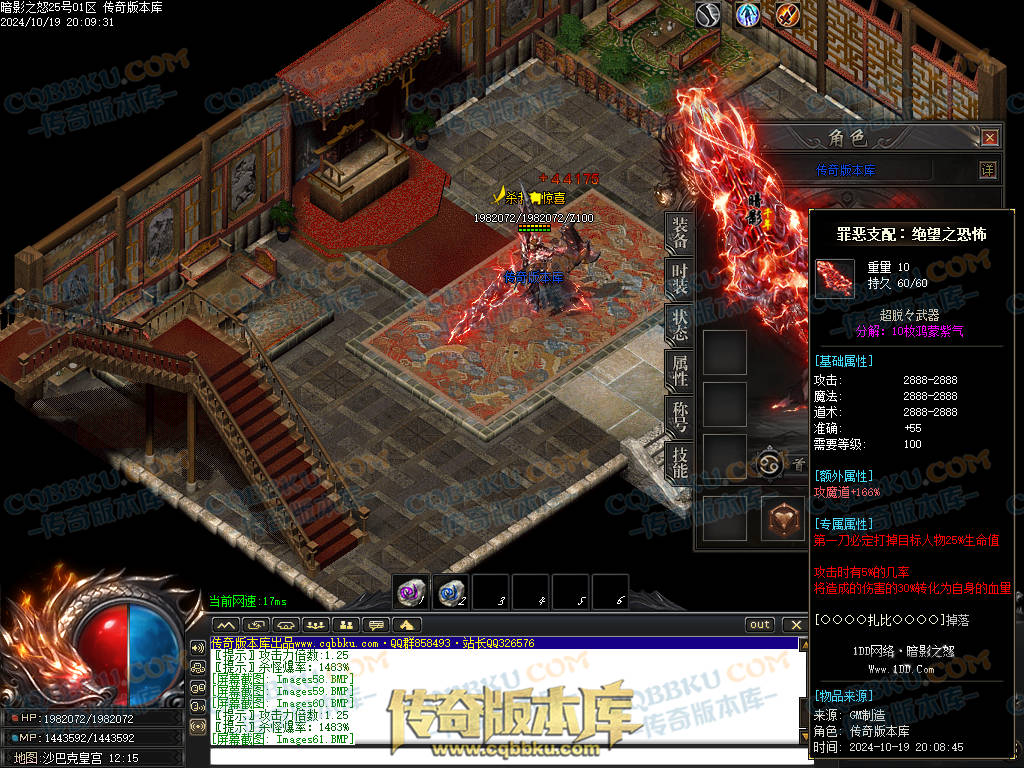1024x768 pixels.
Task: Click the blue glowing figure buff icon
Action: tap(747, 15)
